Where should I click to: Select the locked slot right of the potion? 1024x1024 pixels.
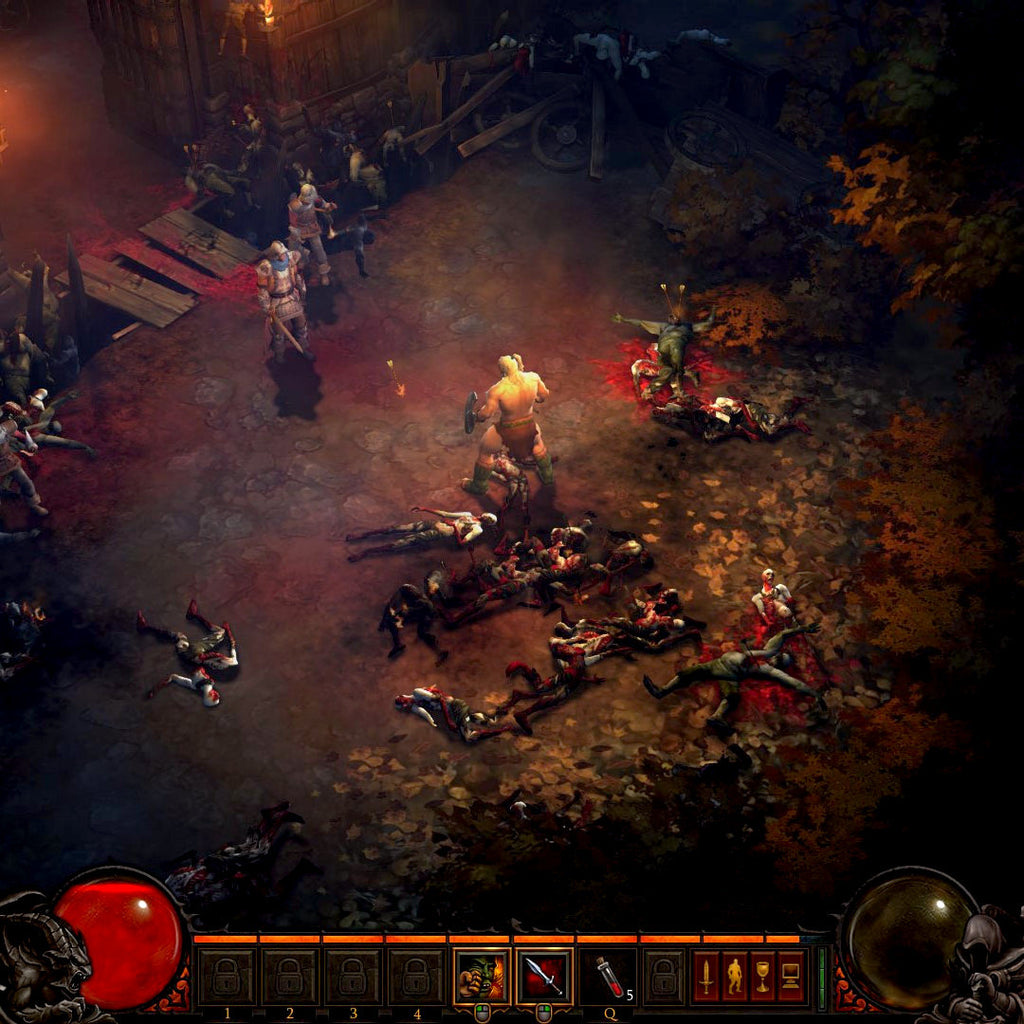[x=664, y=977]
